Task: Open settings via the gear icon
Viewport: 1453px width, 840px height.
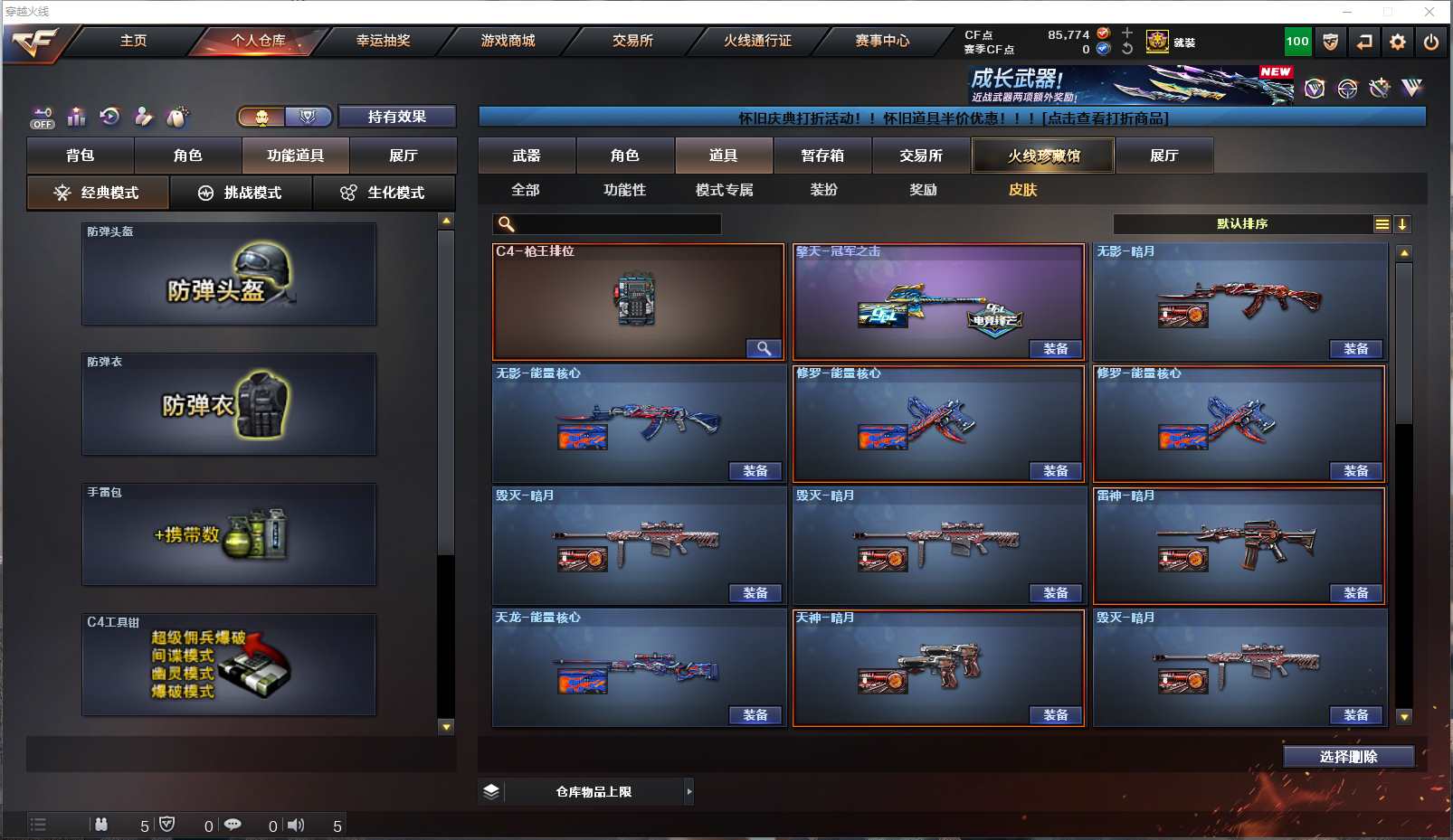Action: point(1398,42)
